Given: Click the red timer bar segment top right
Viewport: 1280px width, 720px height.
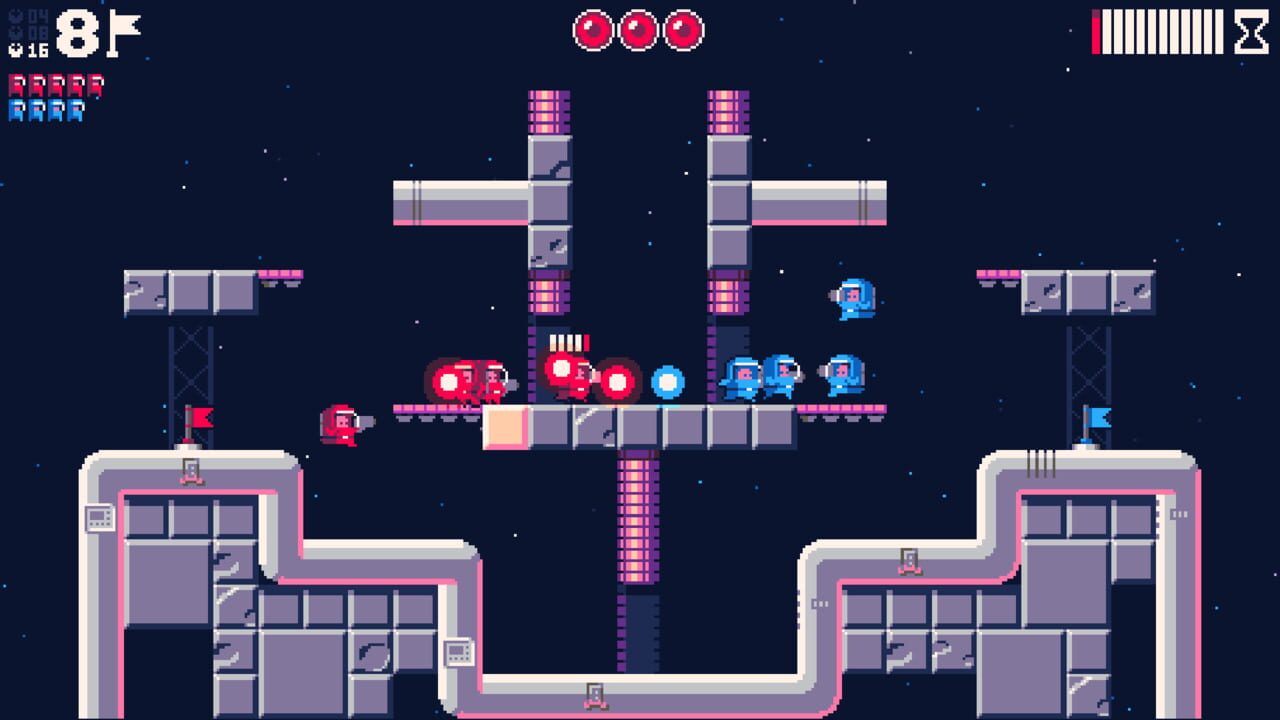Looking at the screenshot, I should click(1097, 32).
